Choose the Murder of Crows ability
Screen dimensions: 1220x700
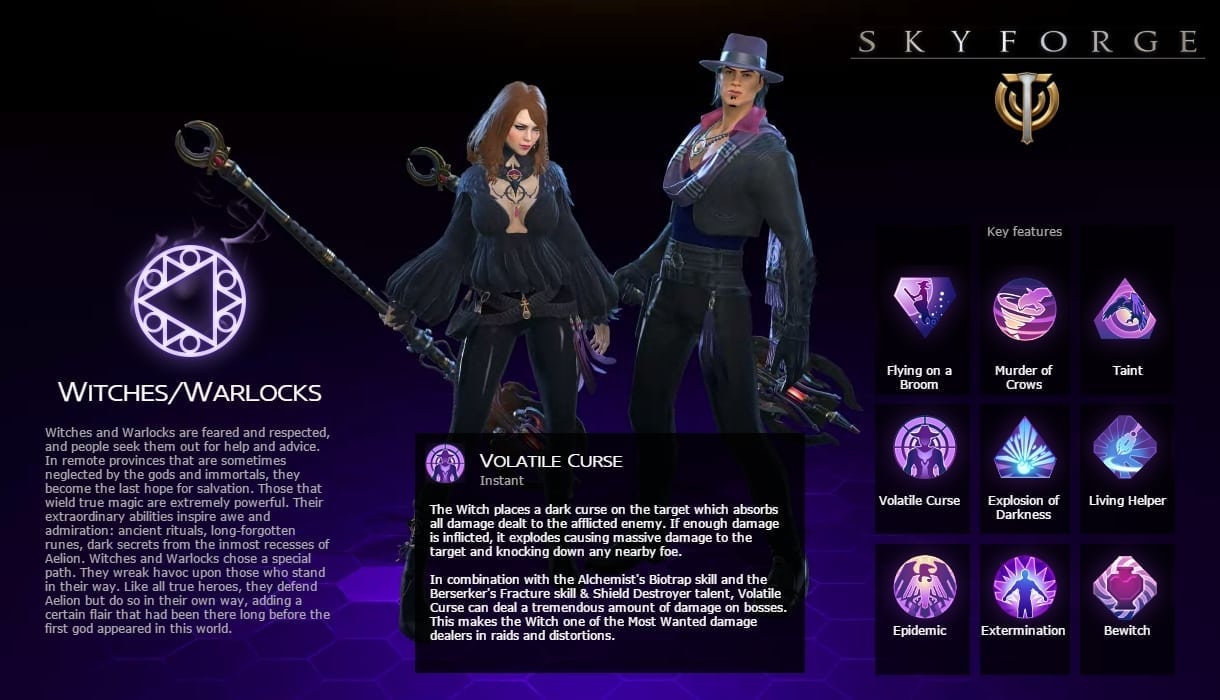click(x=1024, y=310)
